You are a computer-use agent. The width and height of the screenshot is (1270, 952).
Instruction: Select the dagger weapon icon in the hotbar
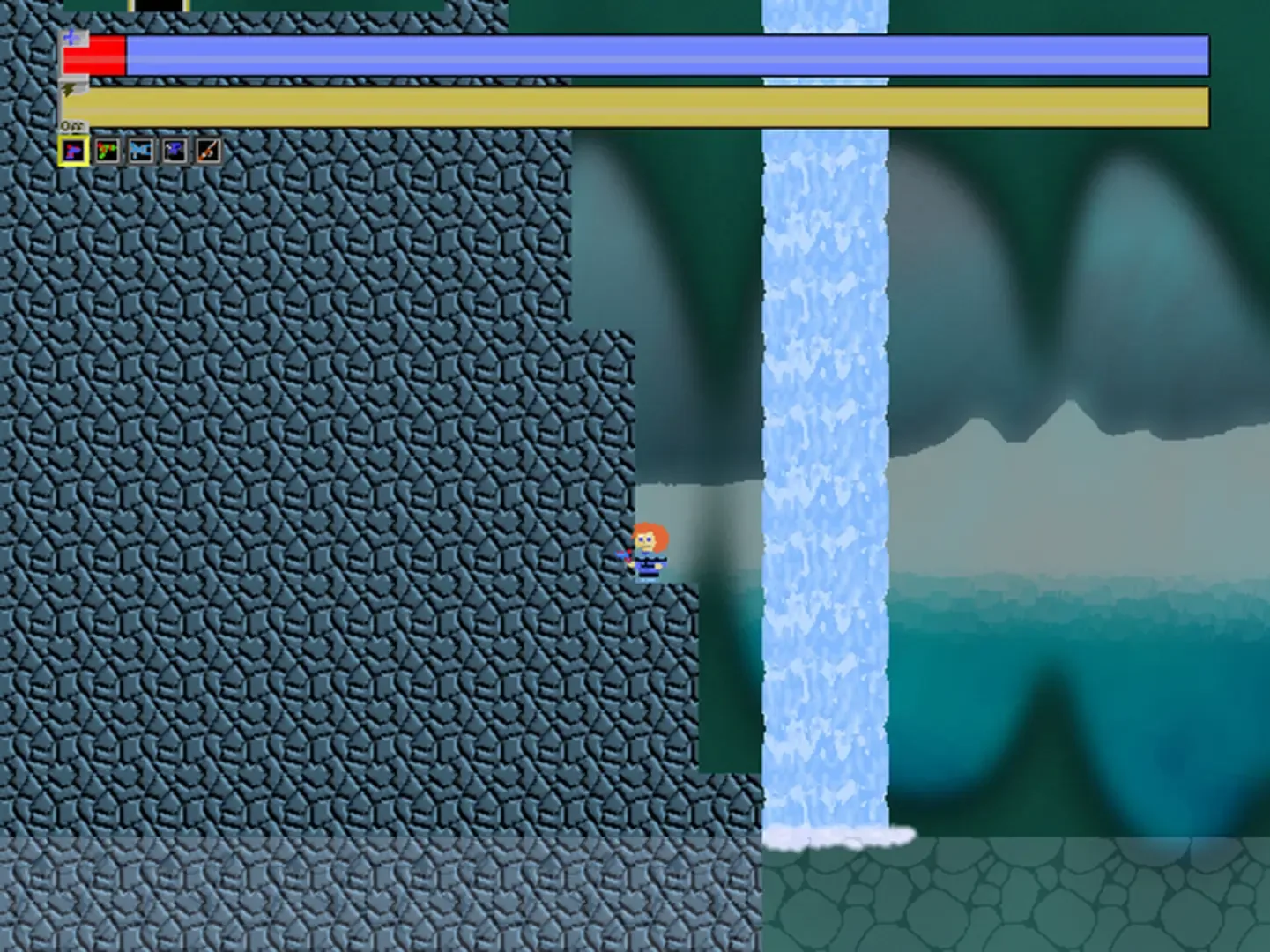(209, 150)
